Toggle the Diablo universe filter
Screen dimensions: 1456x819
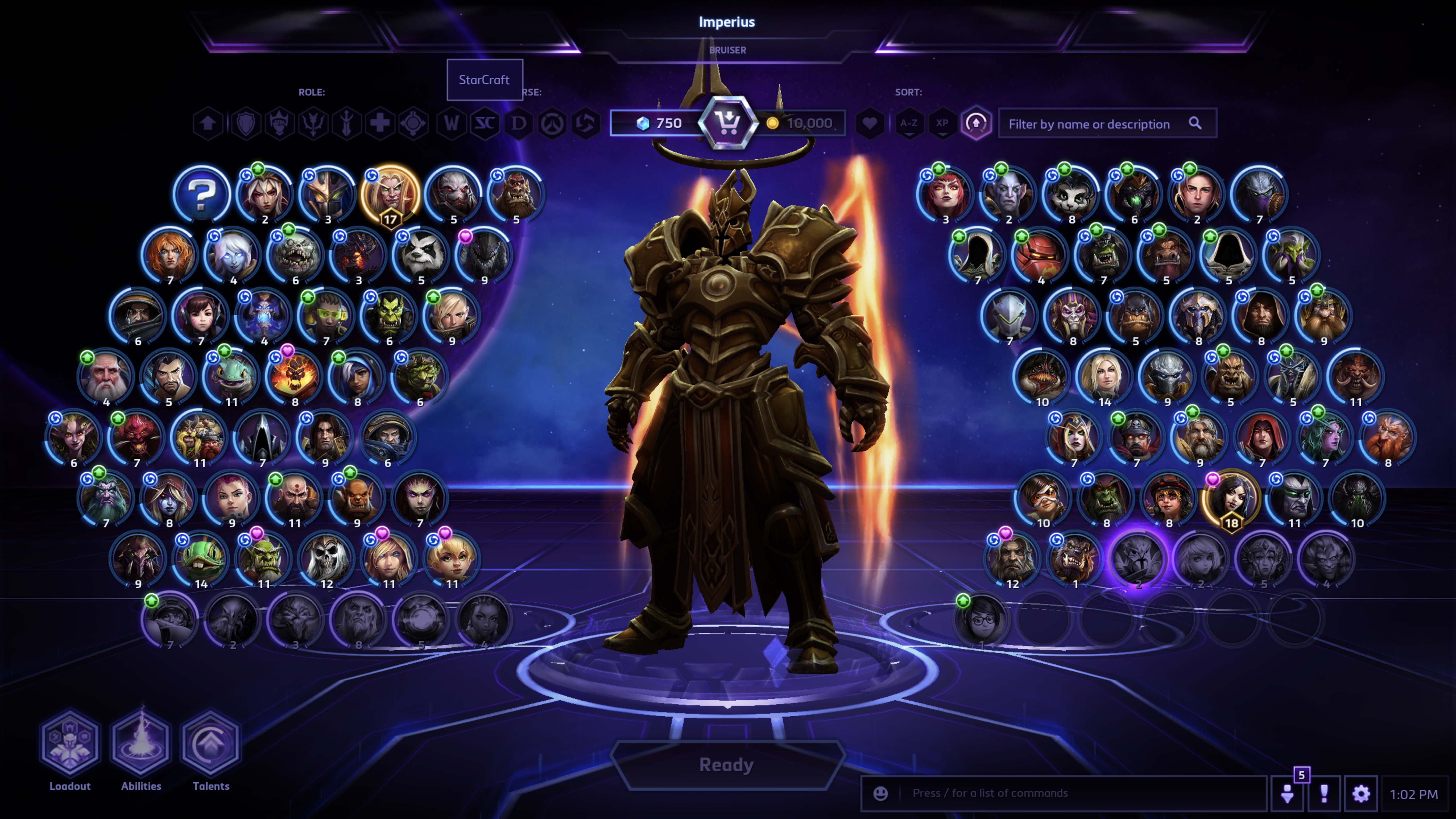518,123
